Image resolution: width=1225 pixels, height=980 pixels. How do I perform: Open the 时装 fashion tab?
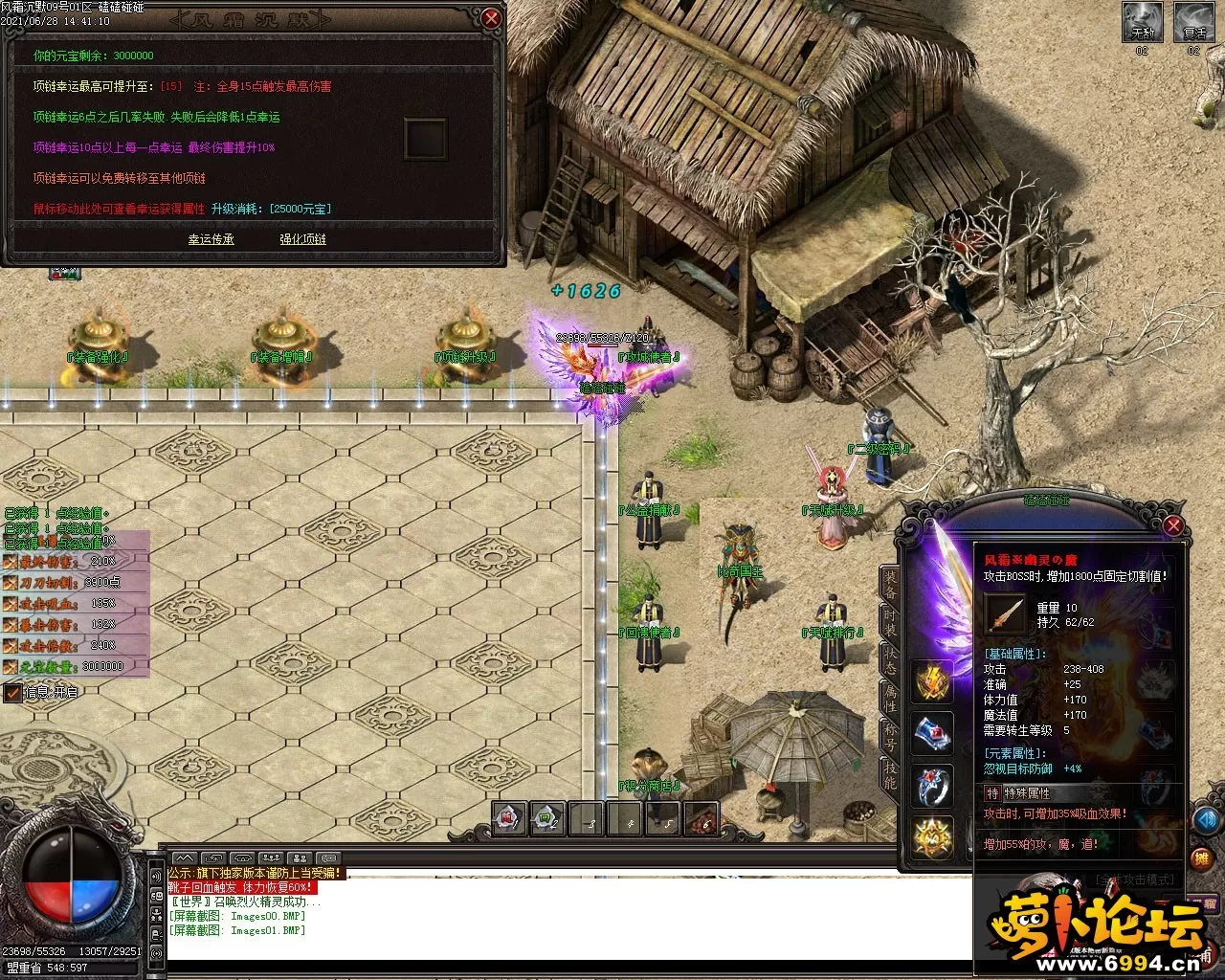[890, 624]
